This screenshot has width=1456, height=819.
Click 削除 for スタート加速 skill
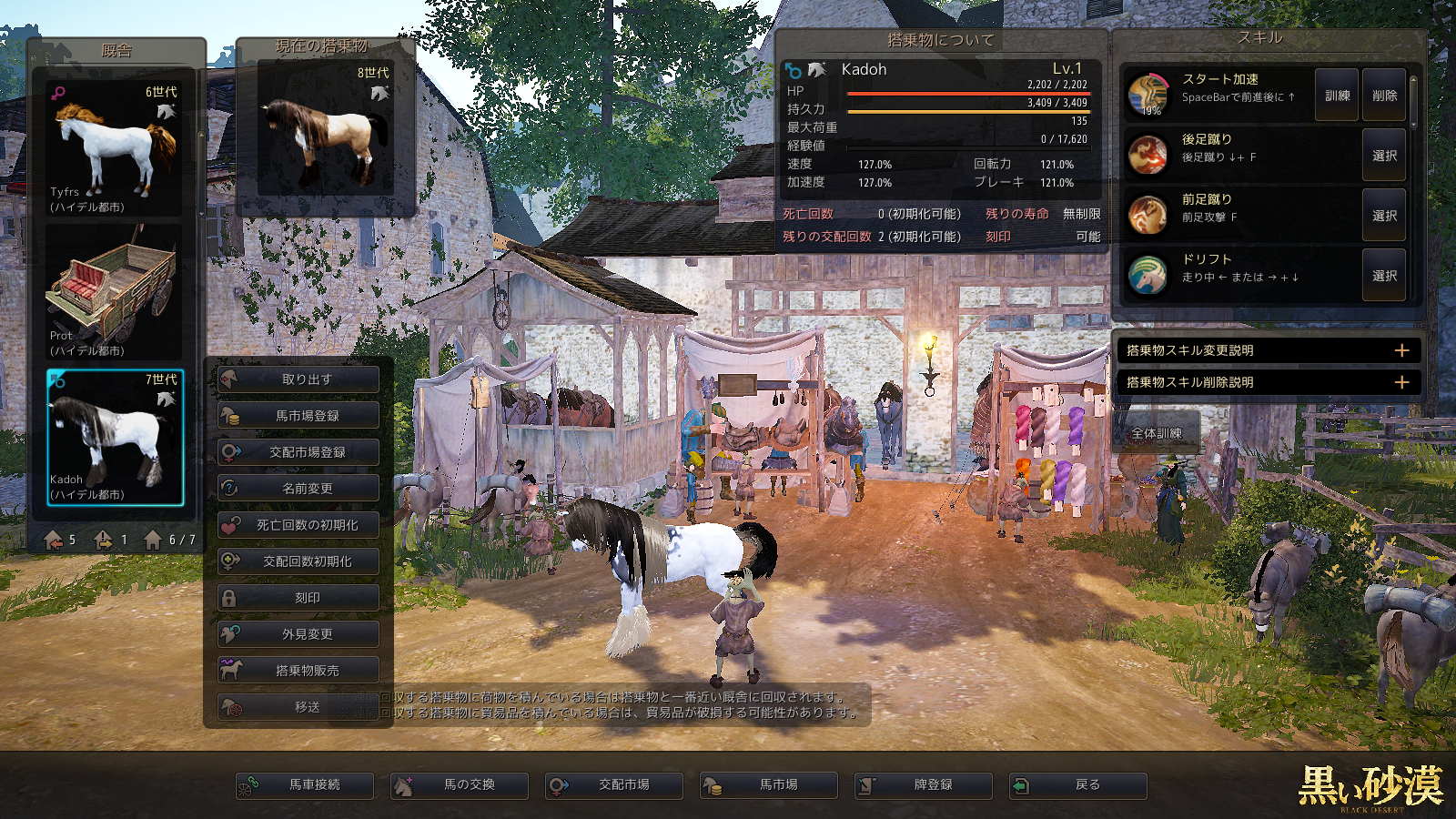(1384, 96)
